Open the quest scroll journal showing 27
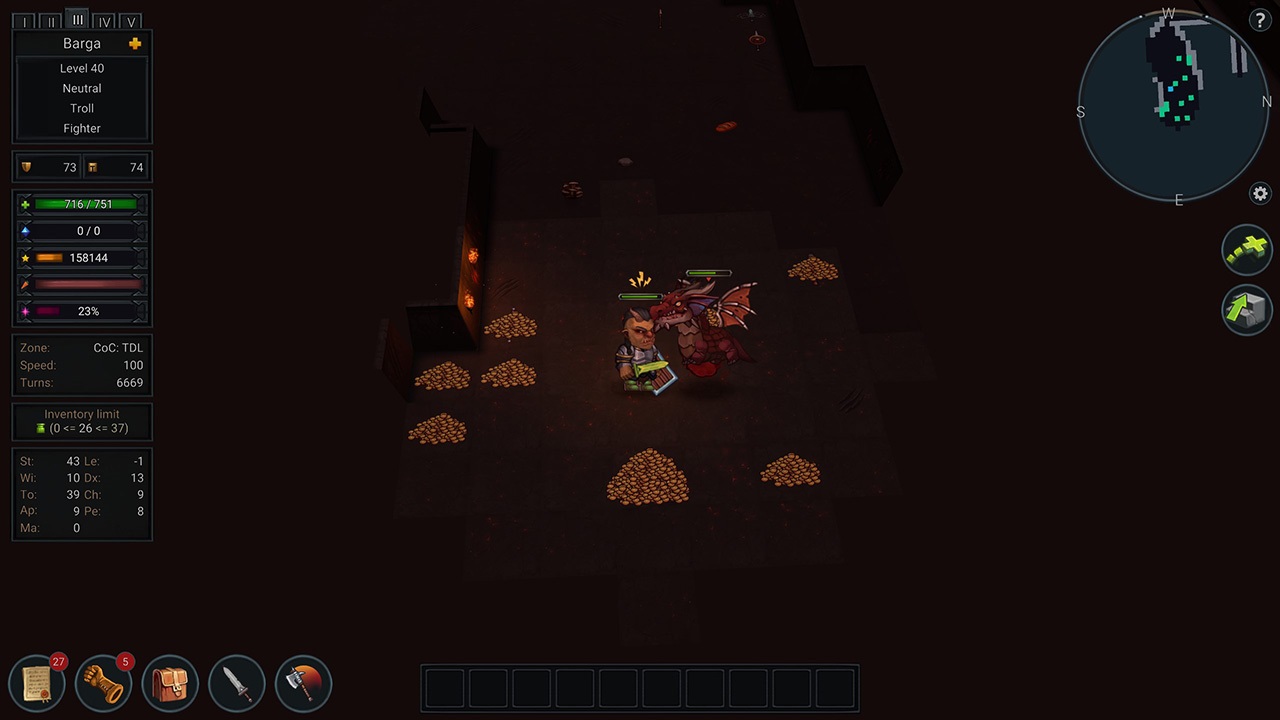 37,682
